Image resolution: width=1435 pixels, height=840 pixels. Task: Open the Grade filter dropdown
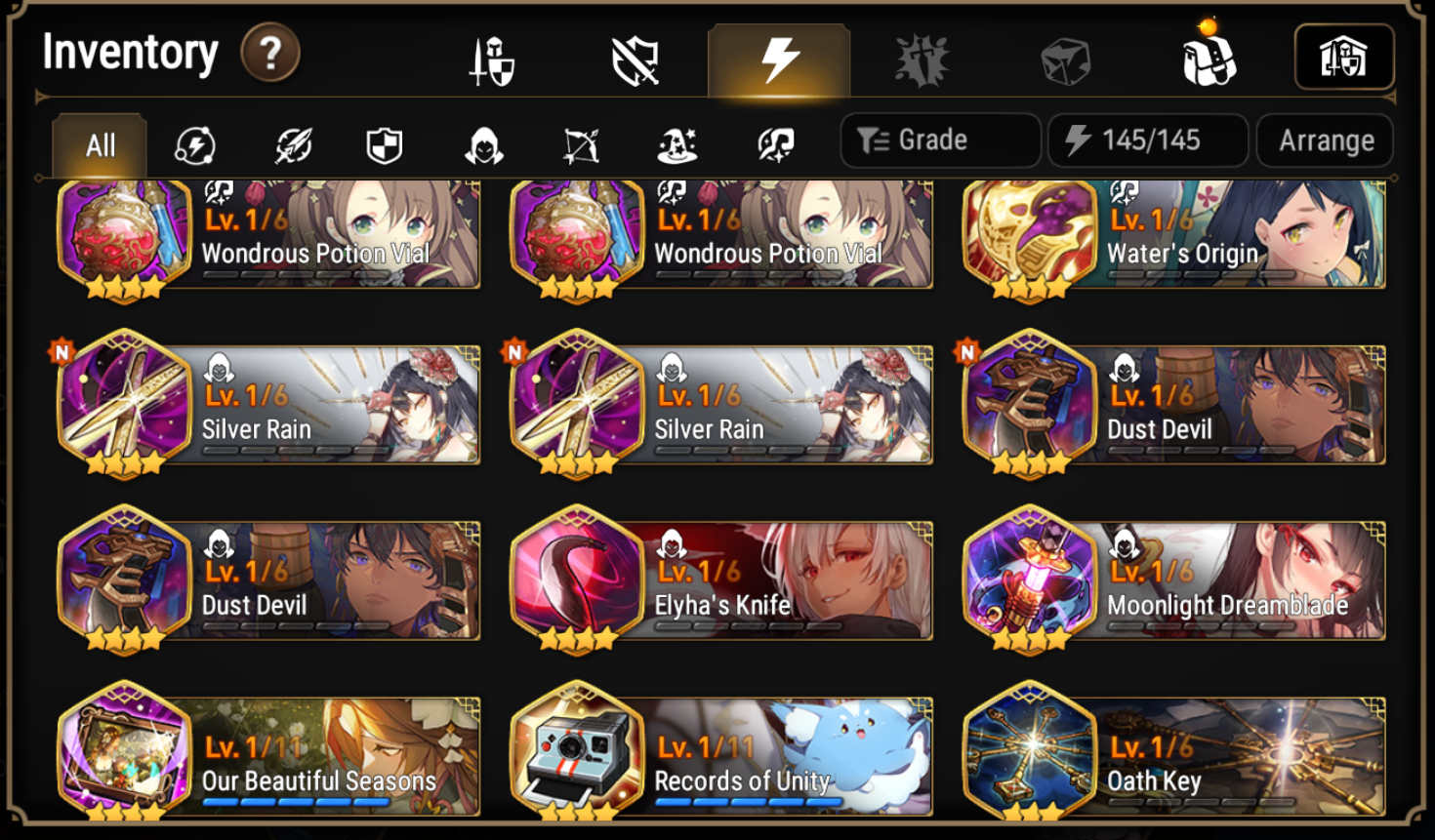coord(940,140)
